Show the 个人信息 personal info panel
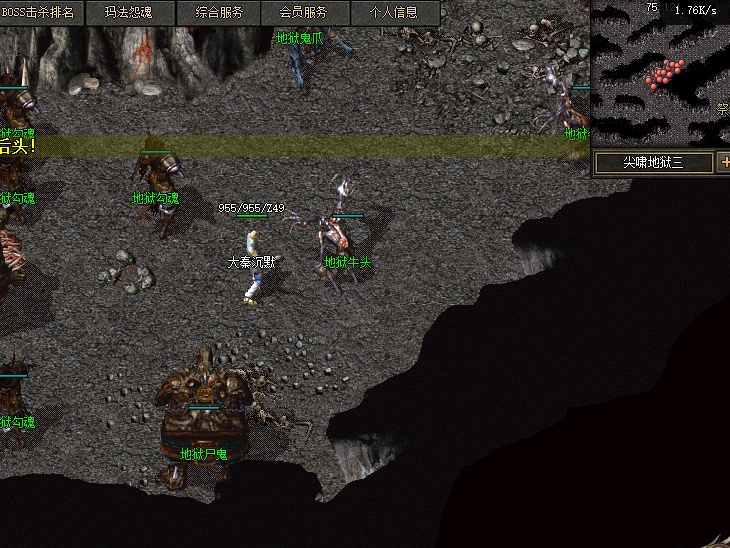 393,13
